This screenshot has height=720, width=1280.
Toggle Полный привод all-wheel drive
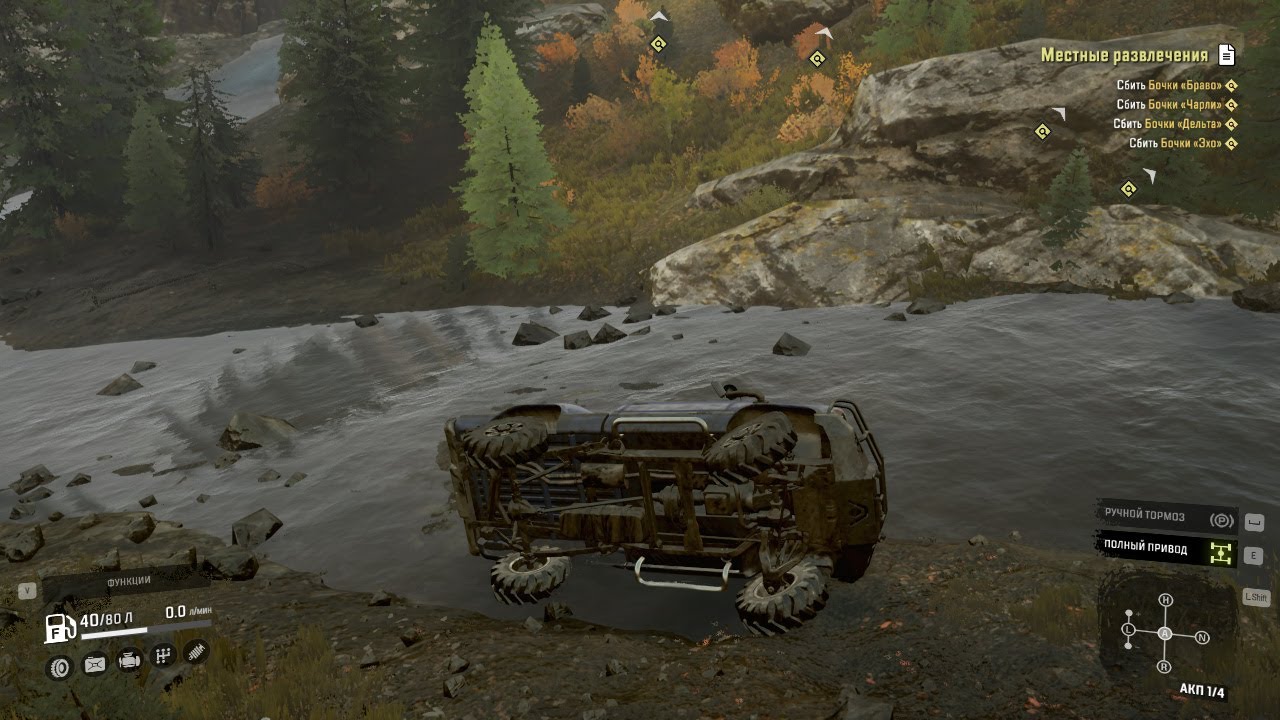[x=1166, y=549]
